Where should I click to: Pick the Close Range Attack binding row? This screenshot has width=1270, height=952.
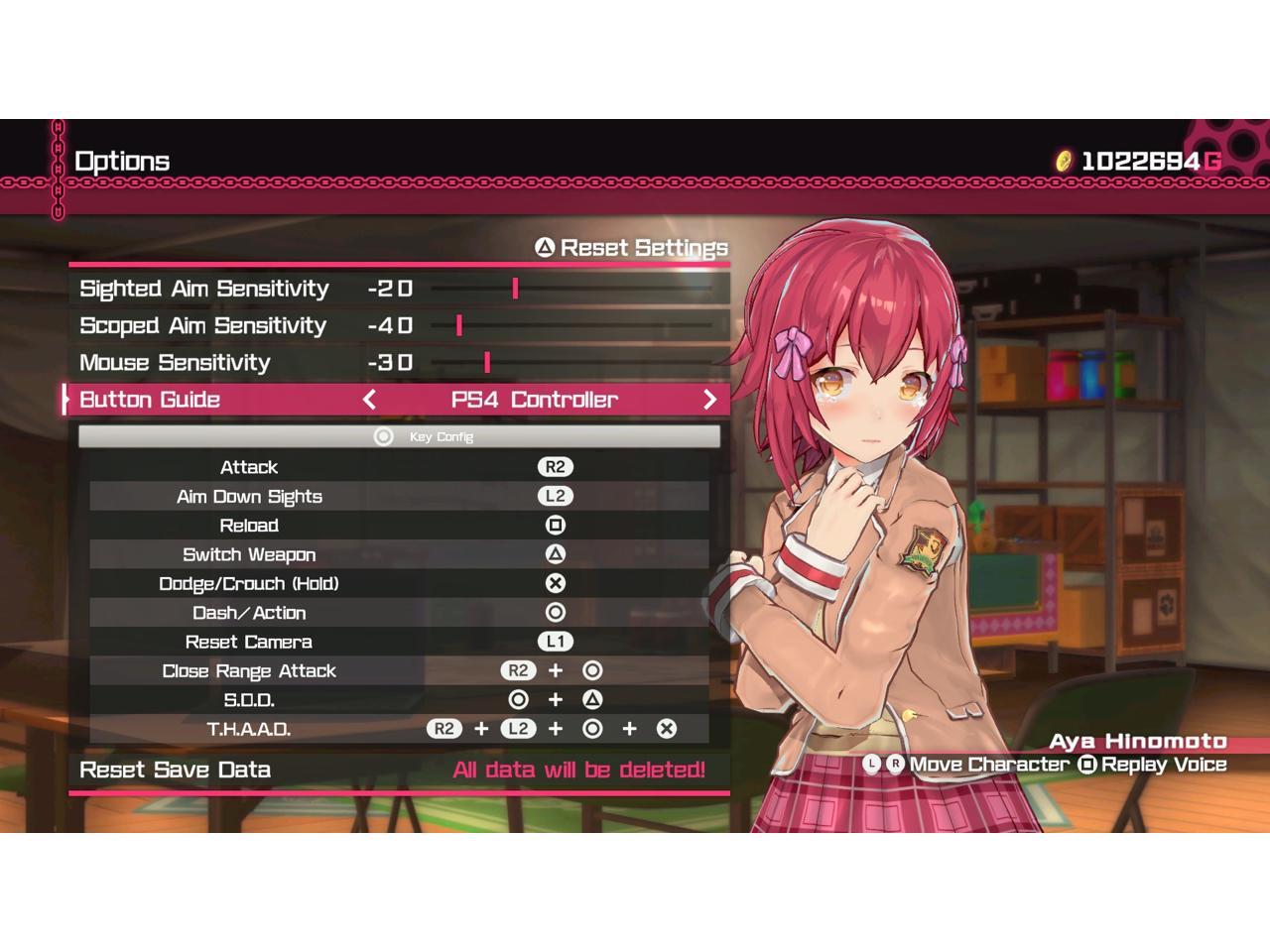(x=399, y=670)
